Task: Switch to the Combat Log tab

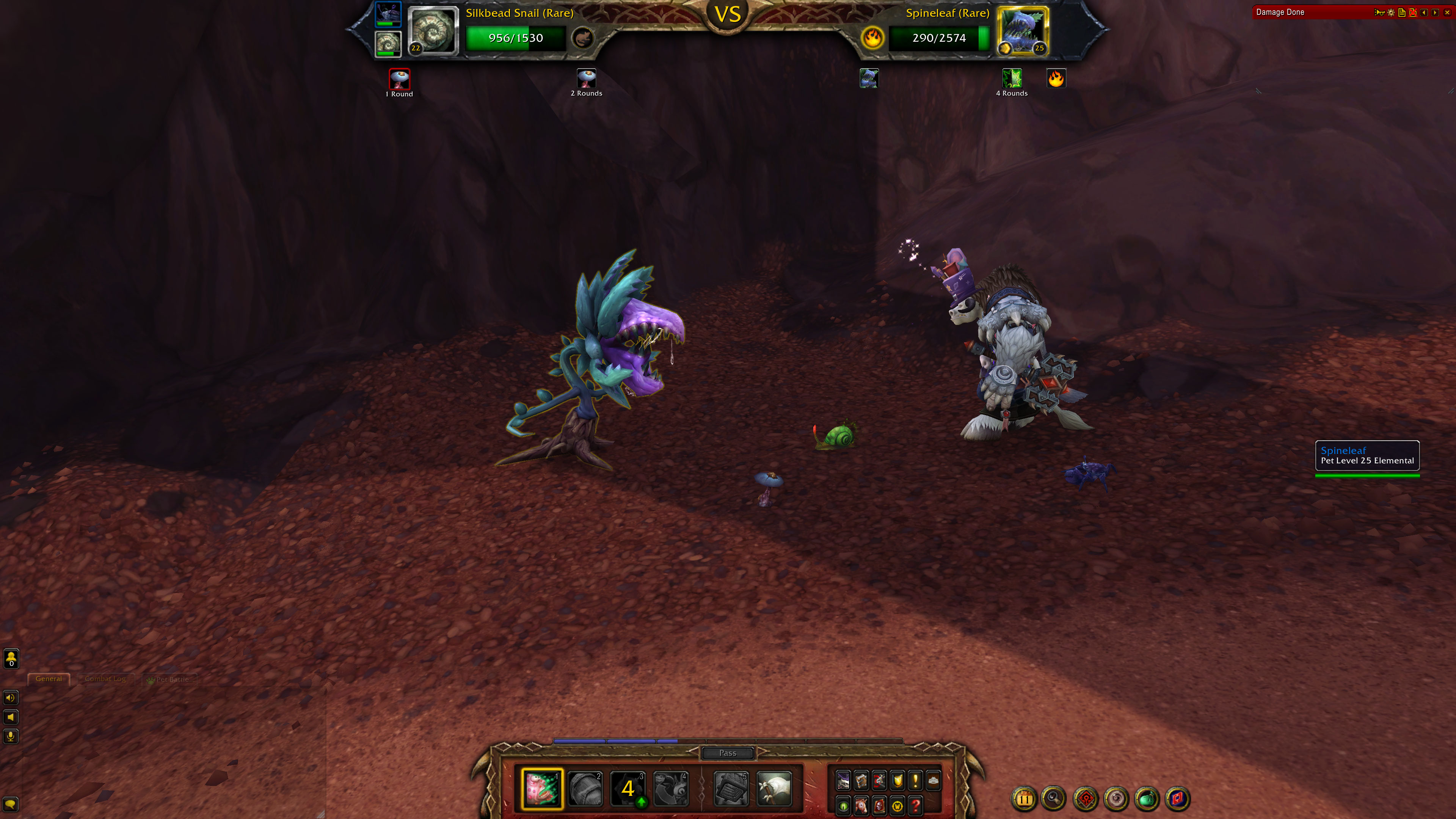Action: [105, 679]
